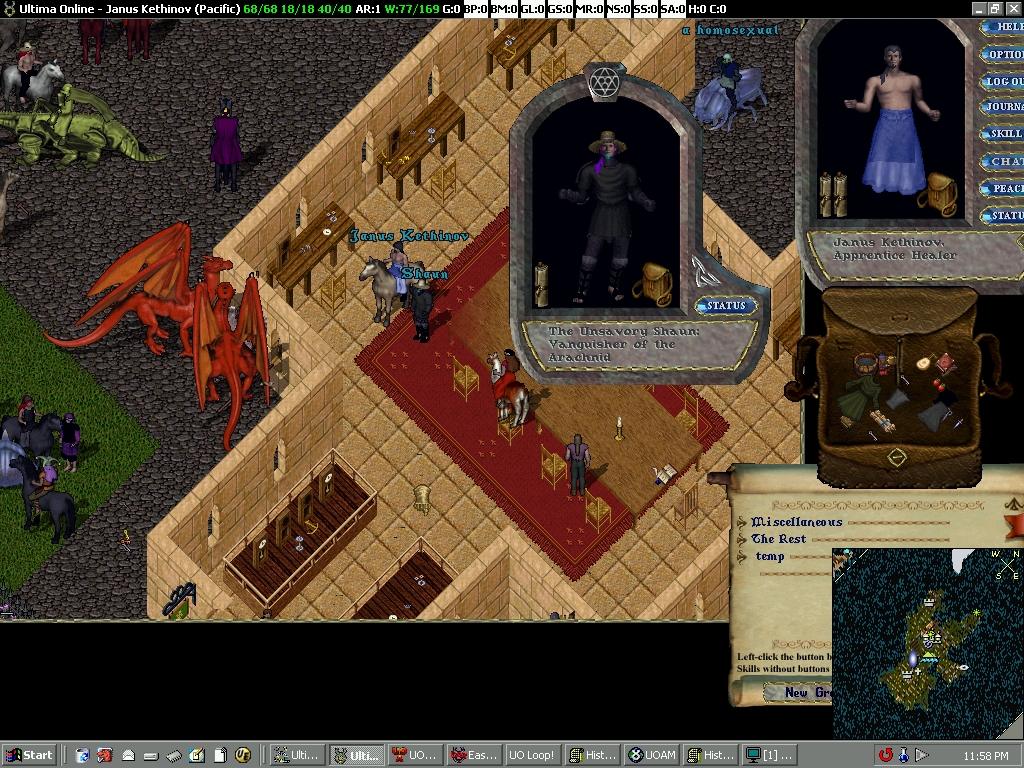The width and height of the screenshot is (1024, 768).
Task: Open Janus Kethinov's backpack icon
Action: (938, 193)
